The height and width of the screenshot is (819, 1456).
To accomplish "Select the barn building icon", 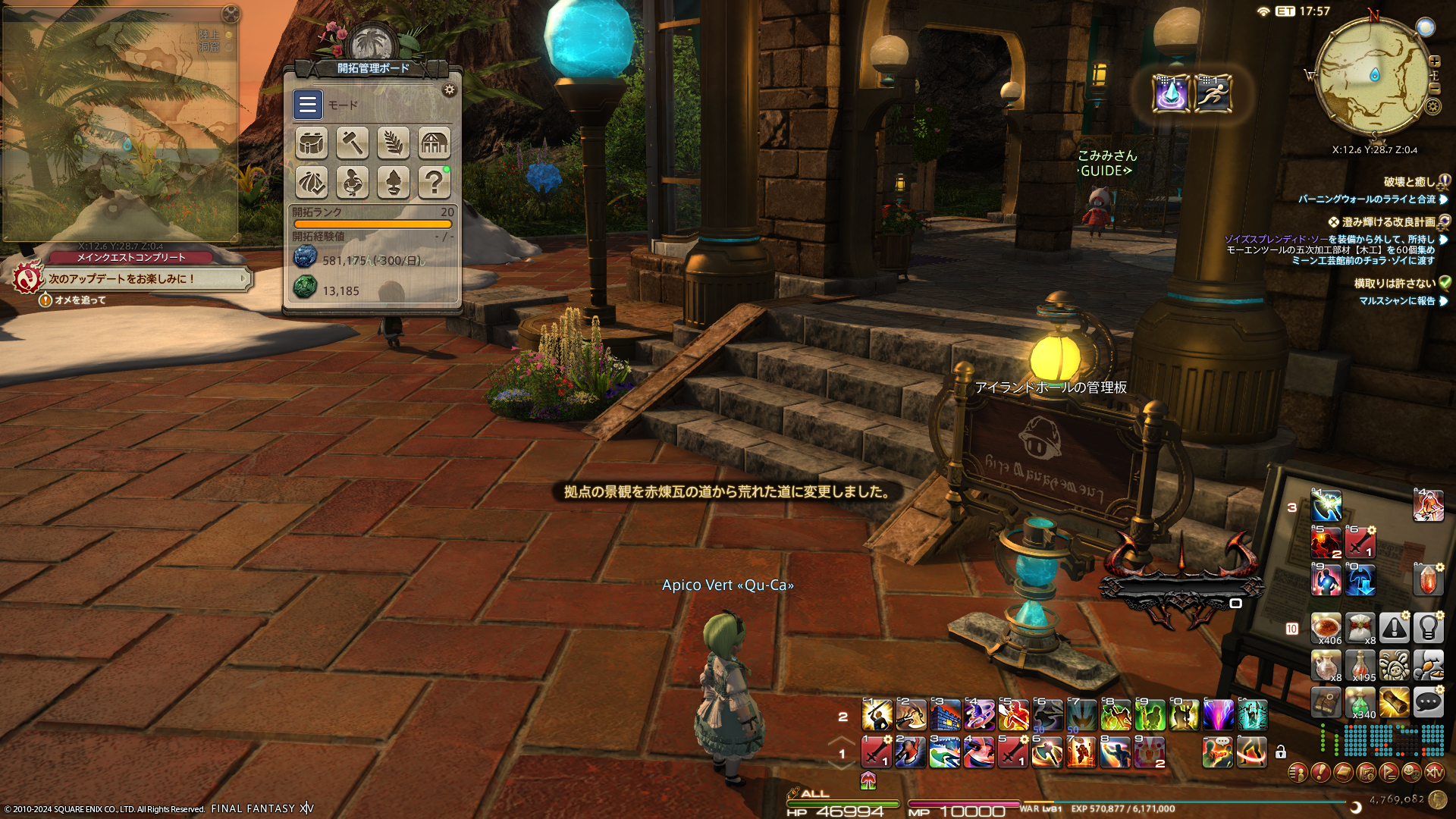I will pyautogui.click(x=435, y=143).
